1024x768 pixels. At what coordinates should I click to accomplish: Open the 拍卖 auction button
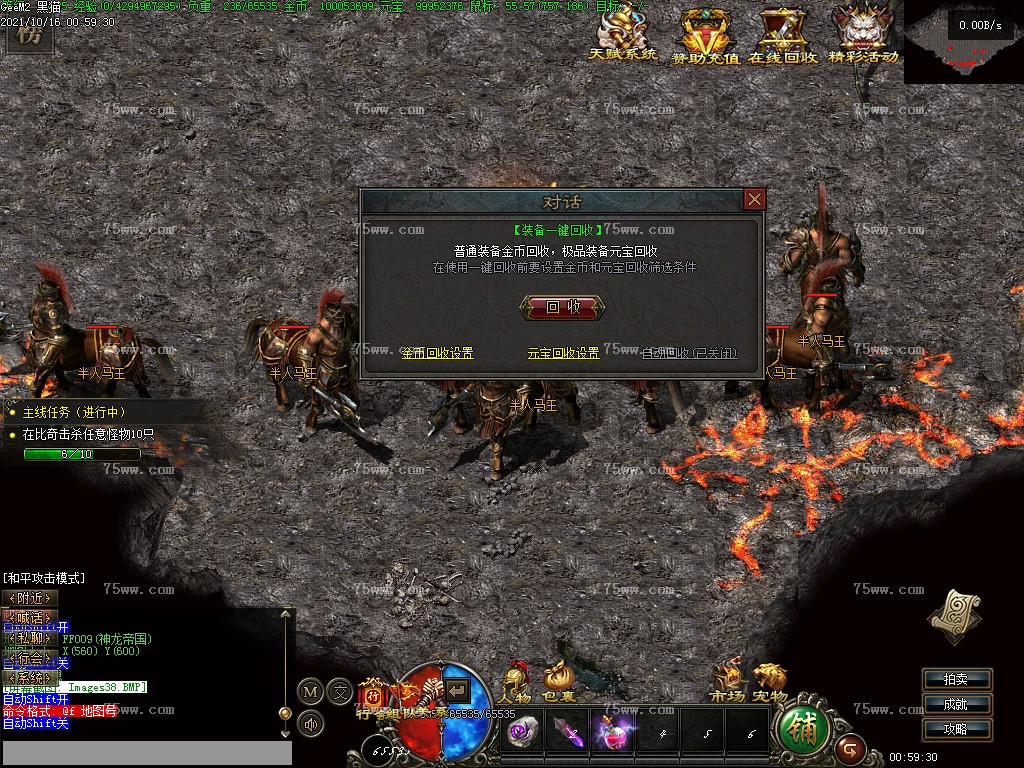956,680
